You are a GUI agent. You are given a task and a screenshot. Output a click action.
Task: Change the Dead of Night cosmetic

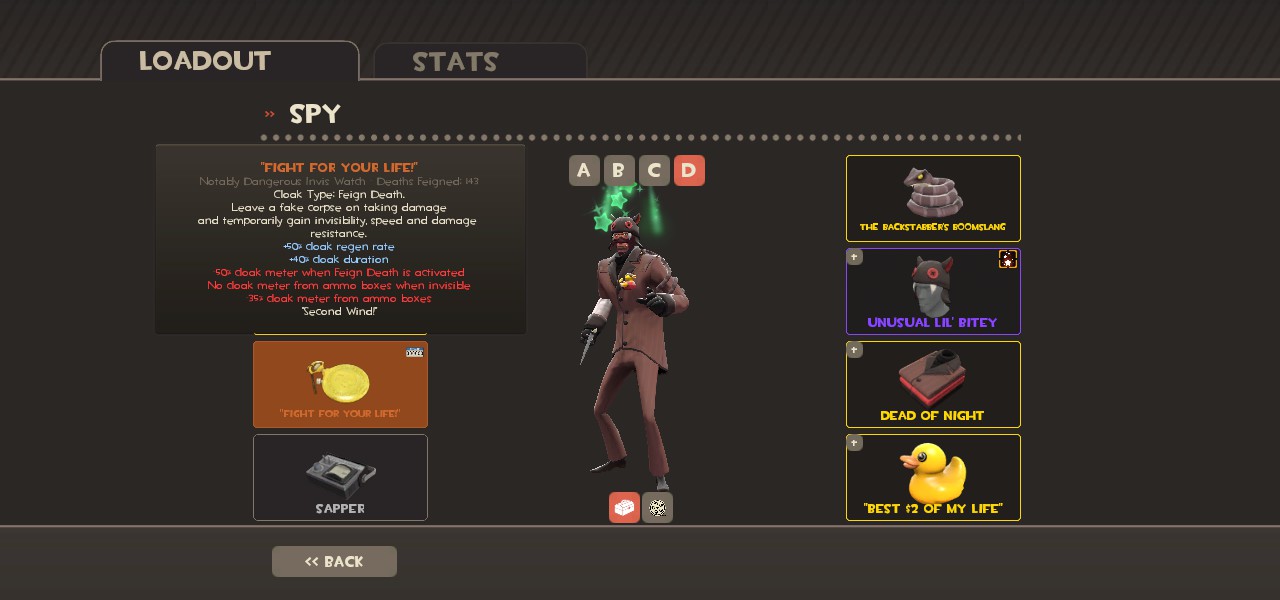(x=933, y=384)
